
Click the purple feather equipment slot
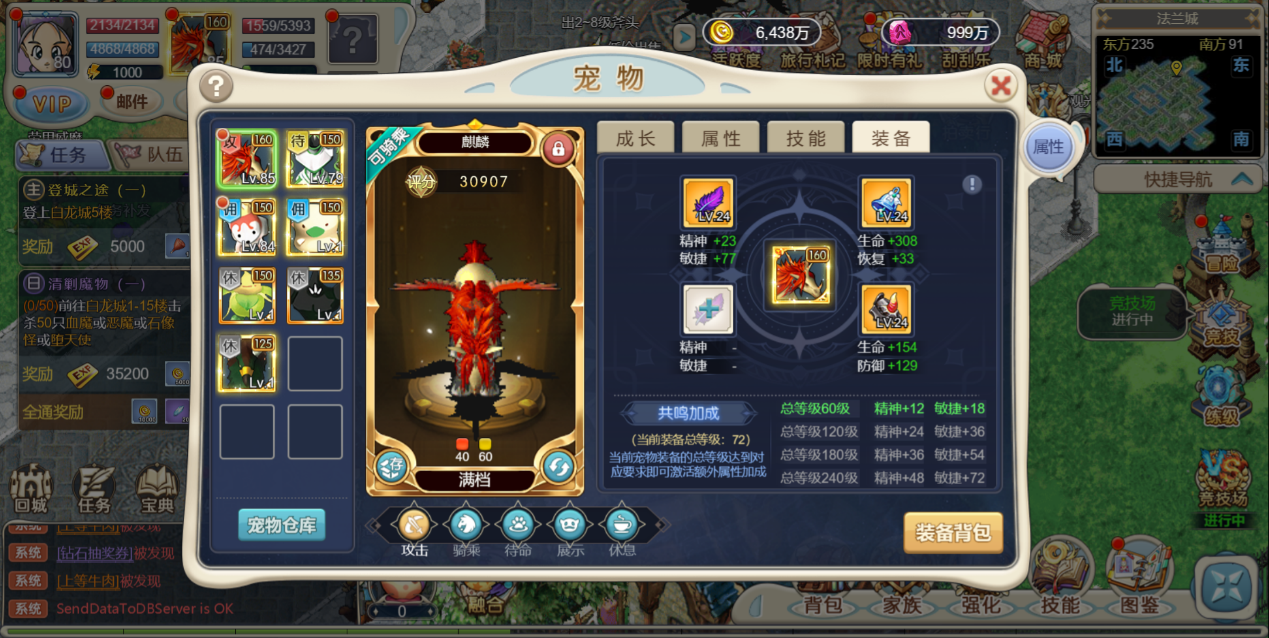coord(708,204)
